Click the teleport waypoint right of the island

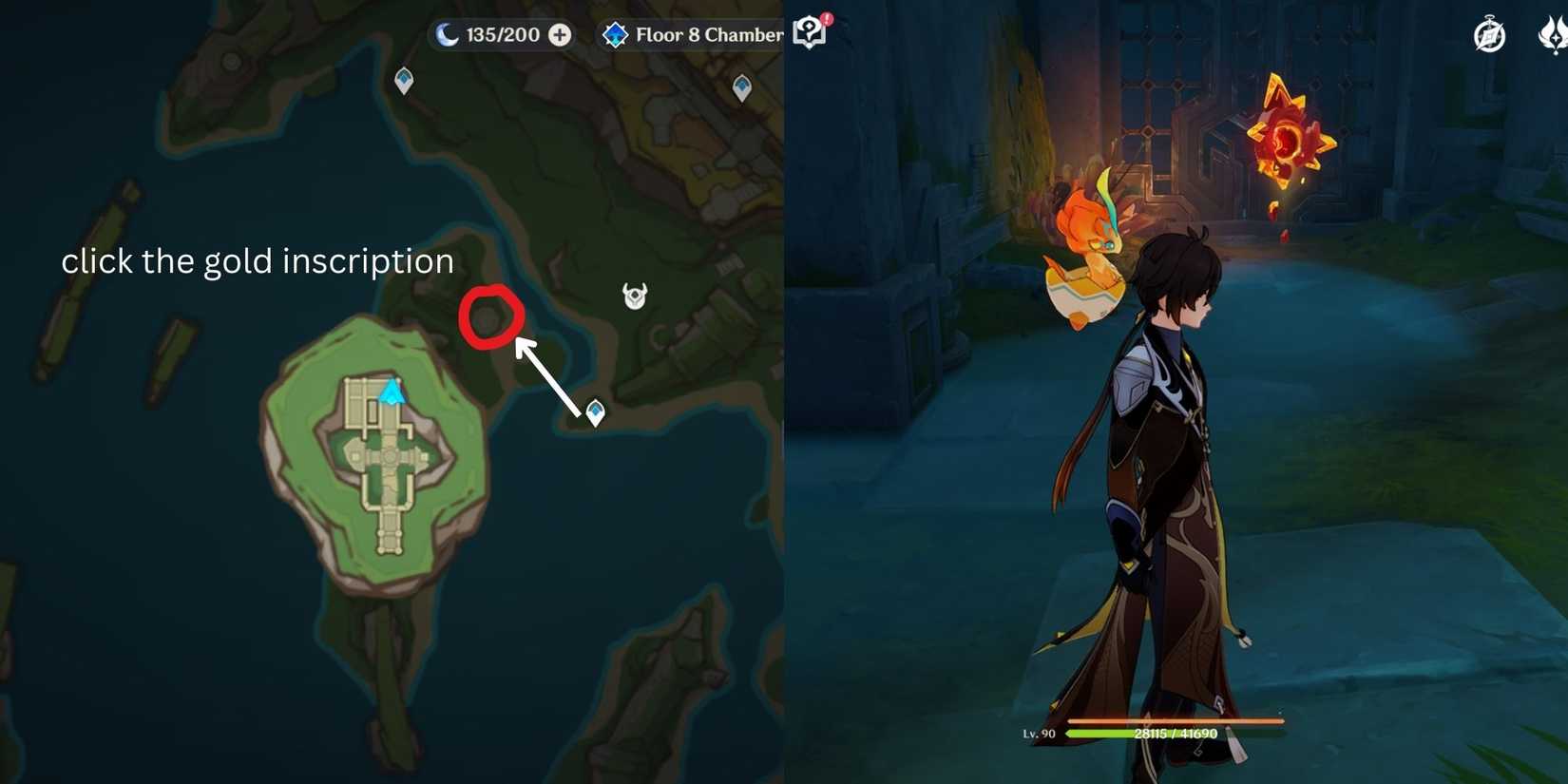pos(593,411)
